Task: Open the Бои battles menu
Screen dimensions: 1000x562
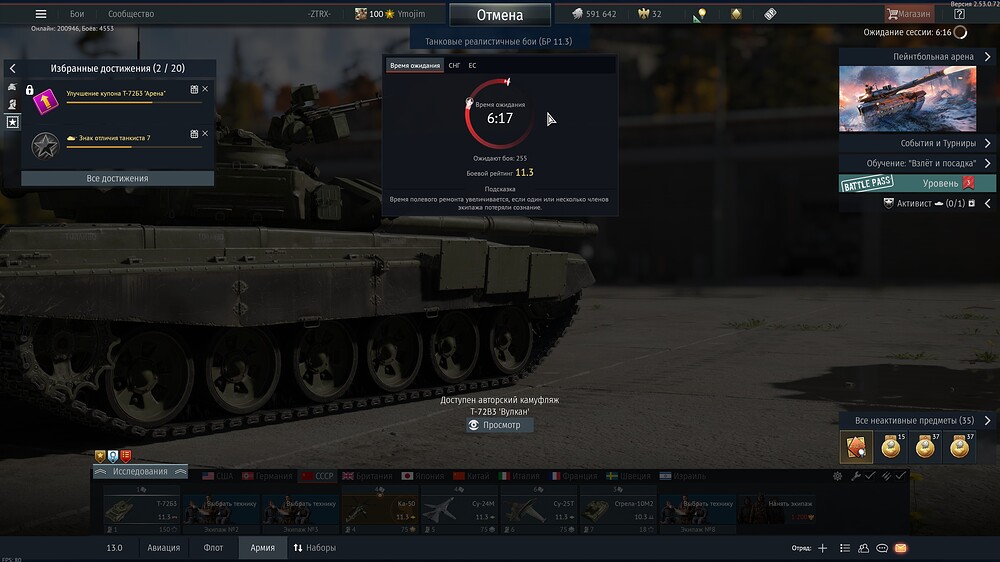Action: coord(77,14)
